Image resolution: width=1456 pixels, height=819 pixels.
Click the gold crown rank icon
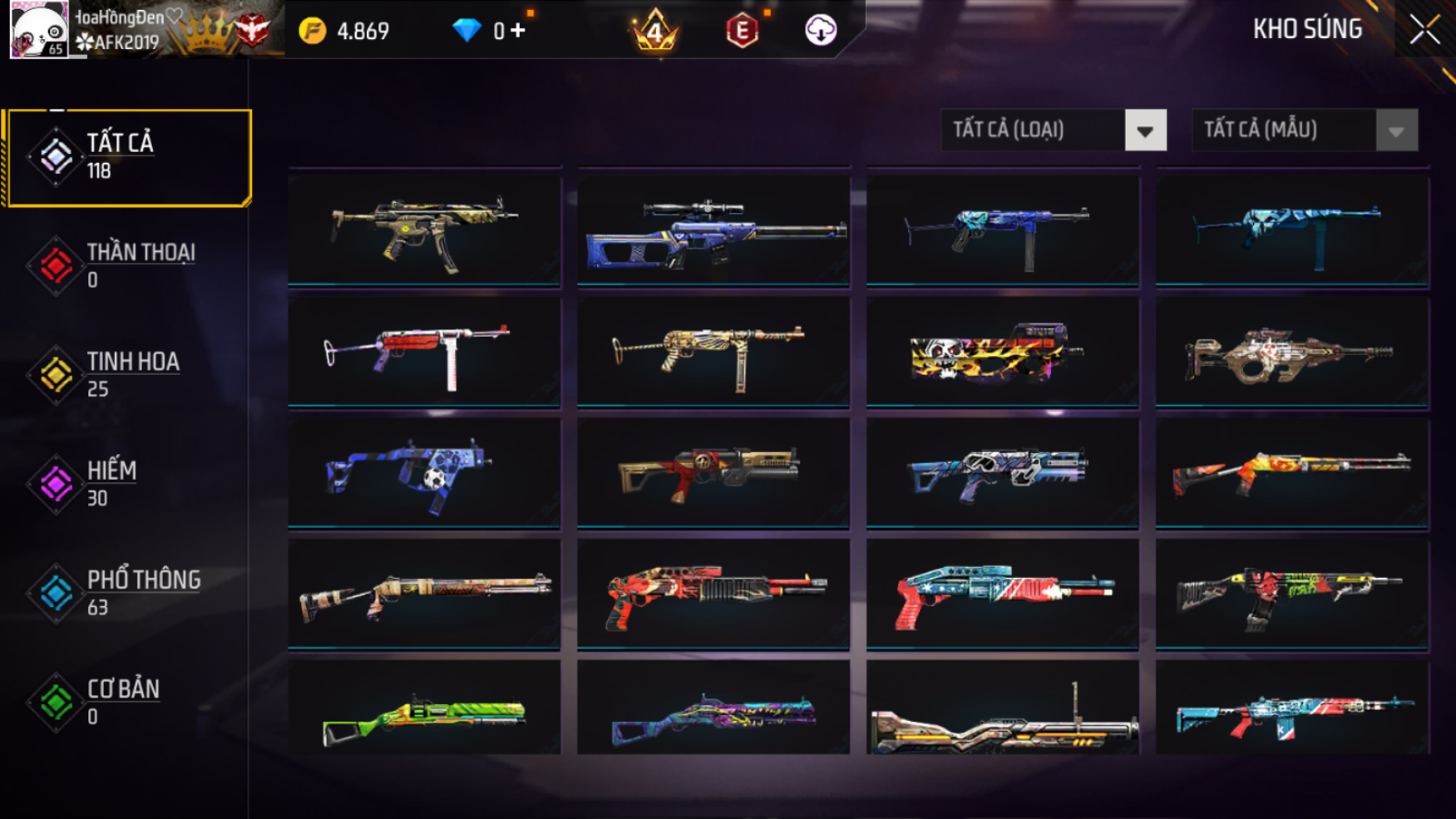tap(654, 31)
